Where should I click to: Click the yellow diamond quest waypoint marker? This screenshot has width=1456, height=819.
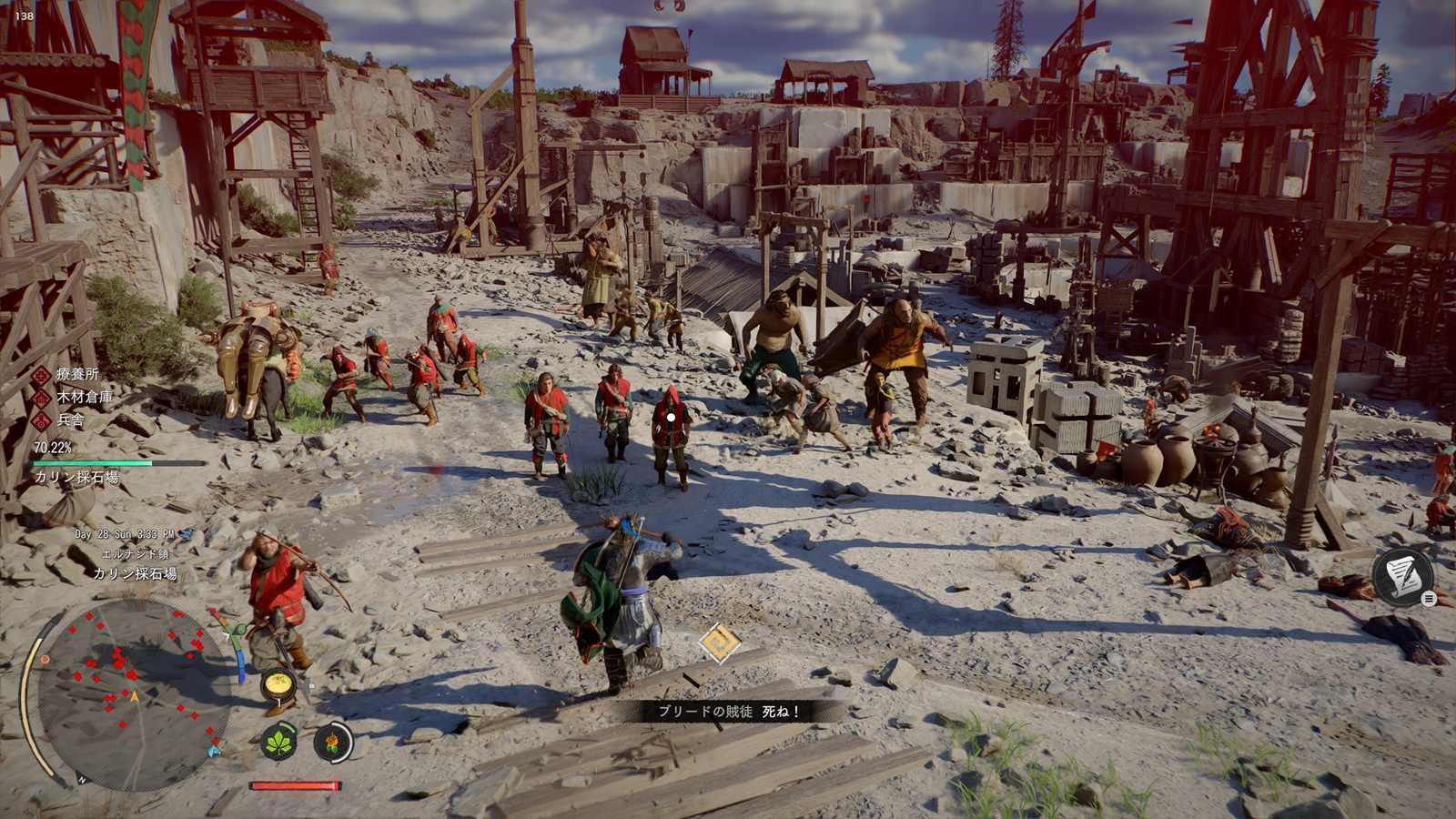coord(720,643)
